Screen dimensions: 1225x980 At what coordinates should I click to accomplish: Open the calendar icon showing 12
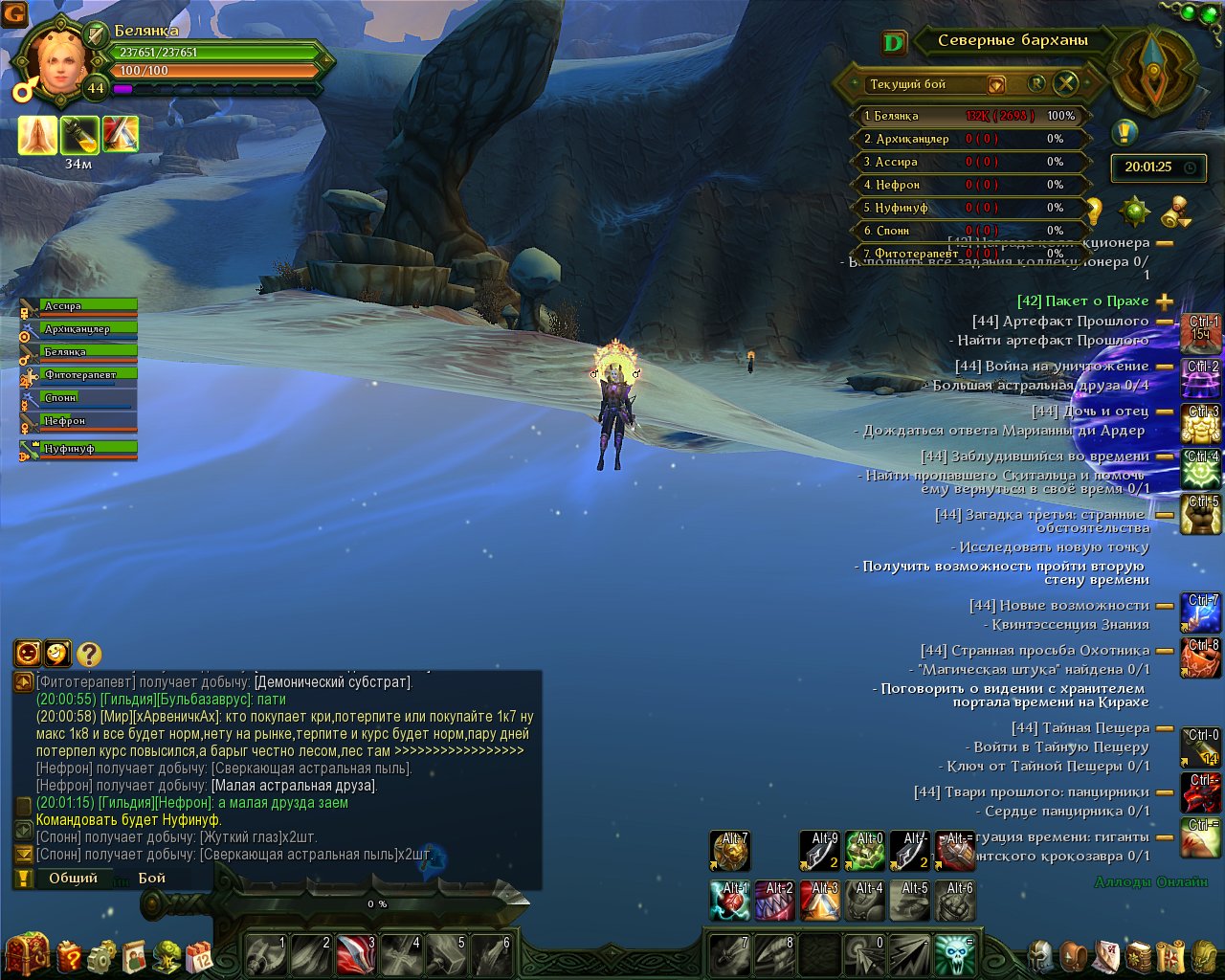click(x=199, y=955)
